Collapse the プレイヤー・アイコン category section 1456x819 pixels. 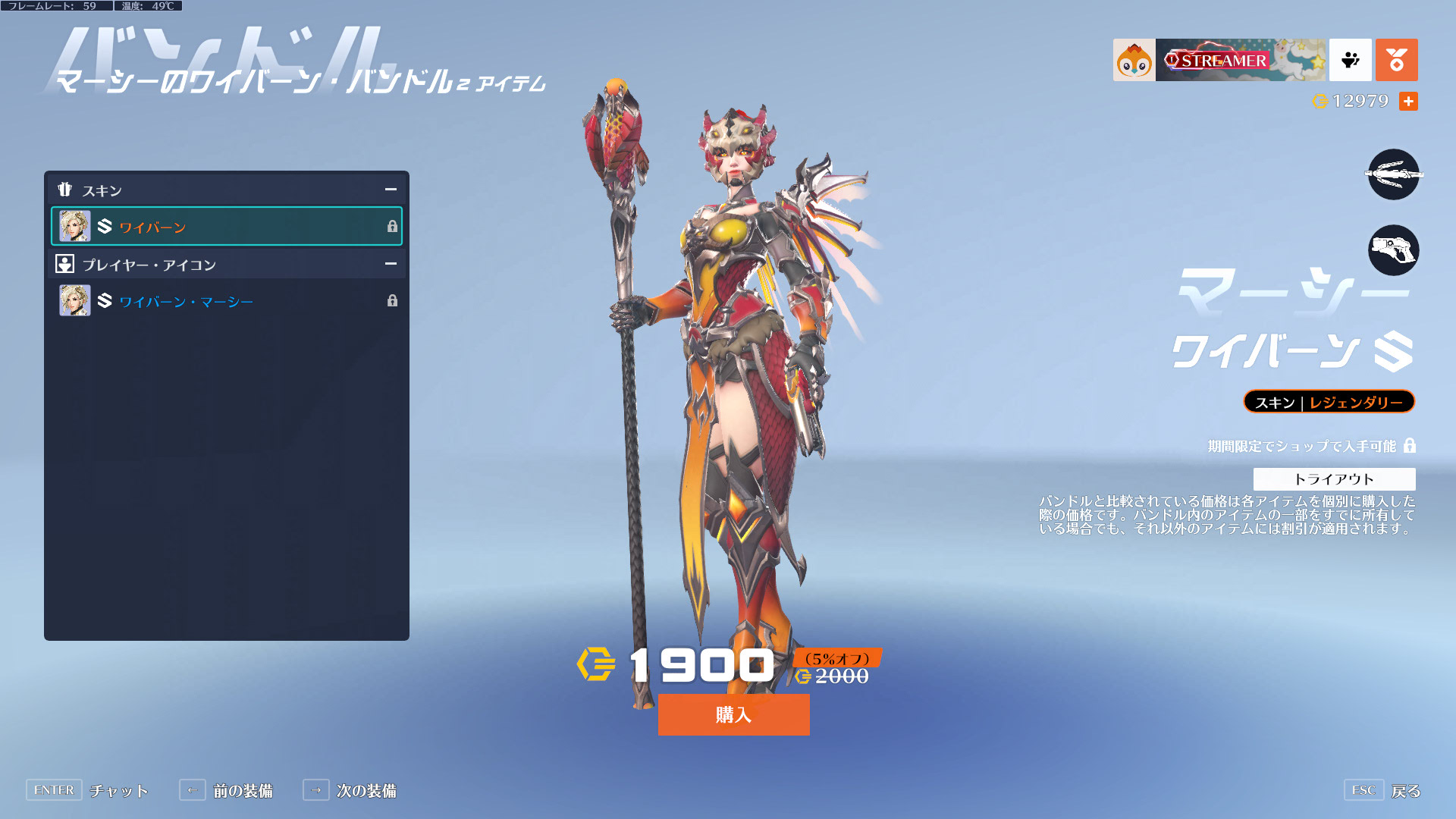(391, 264)
